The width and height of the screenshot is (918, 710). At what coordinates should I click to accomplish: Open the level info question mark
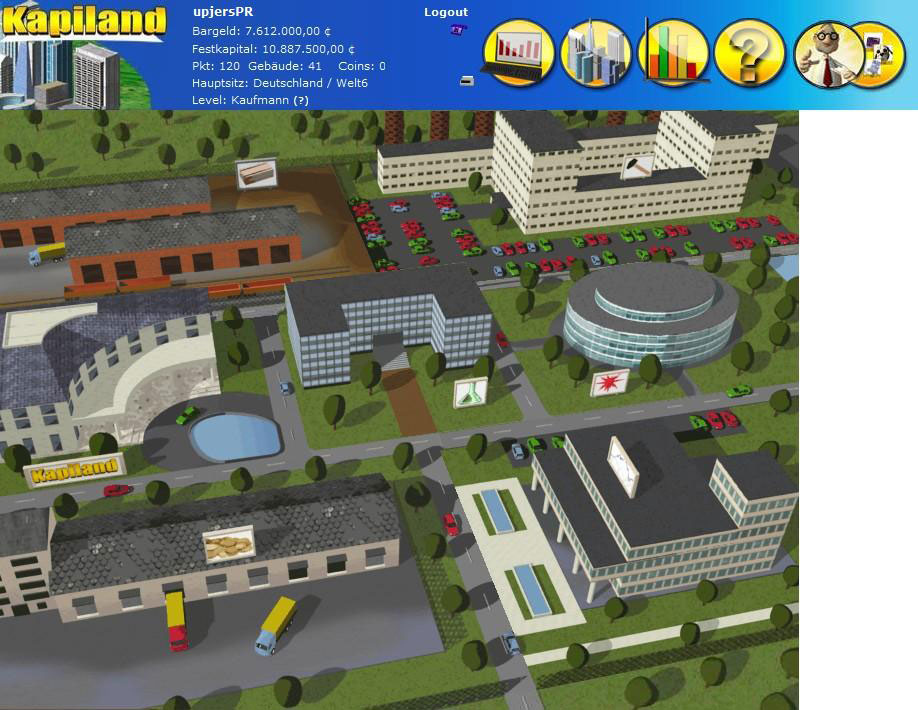[x=301, y=100]
